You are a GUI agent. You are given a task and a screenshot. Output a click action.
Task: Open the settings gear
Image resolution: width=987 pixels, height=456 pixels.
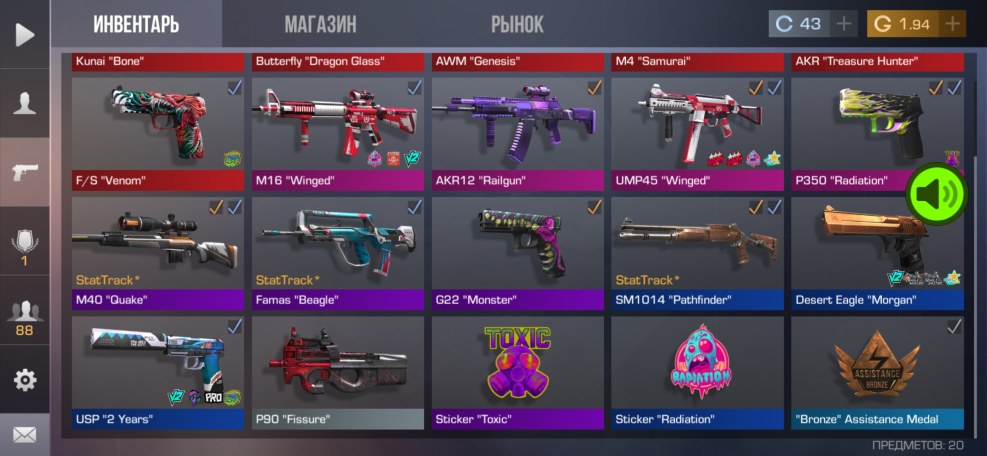click(24, 380)
